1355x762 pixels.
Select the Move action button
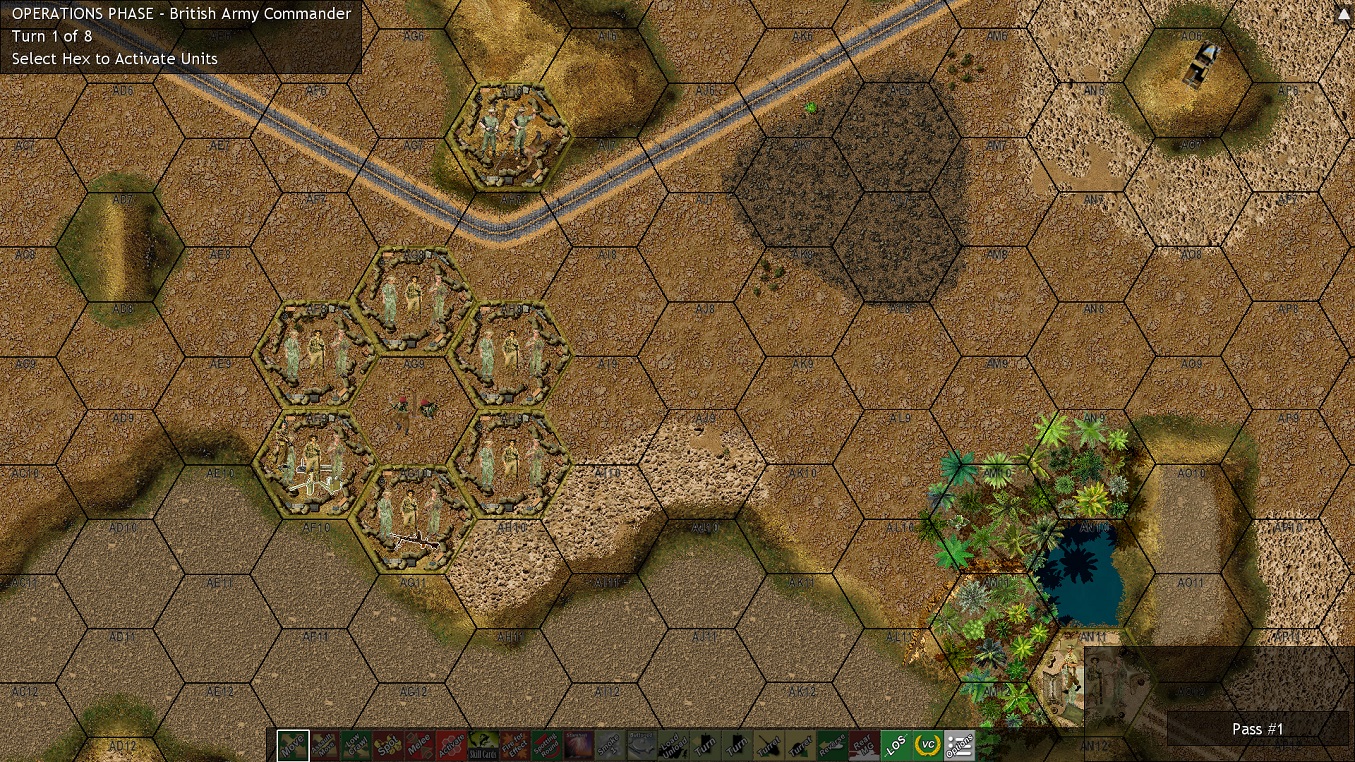coord(293,745)
